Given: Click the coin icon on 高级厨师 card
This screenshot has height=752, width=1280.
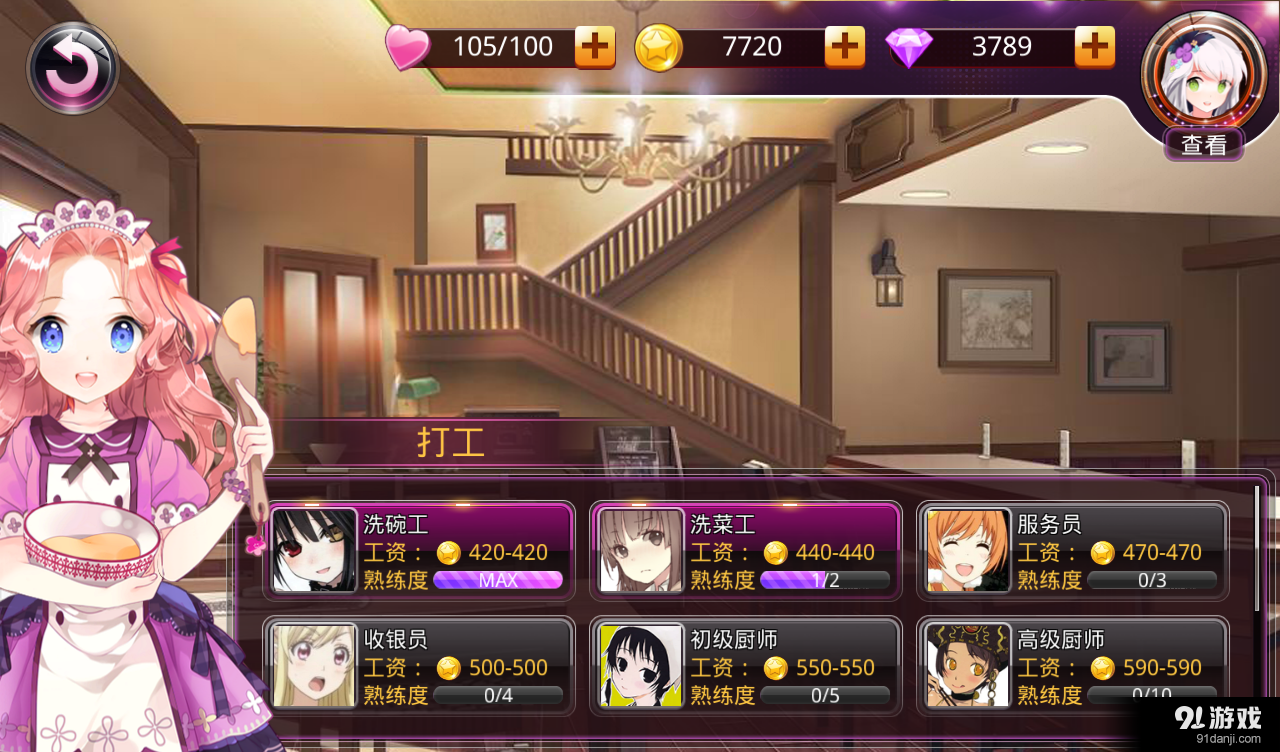Looking at the screenshot, I should (x=1104, y=668).
